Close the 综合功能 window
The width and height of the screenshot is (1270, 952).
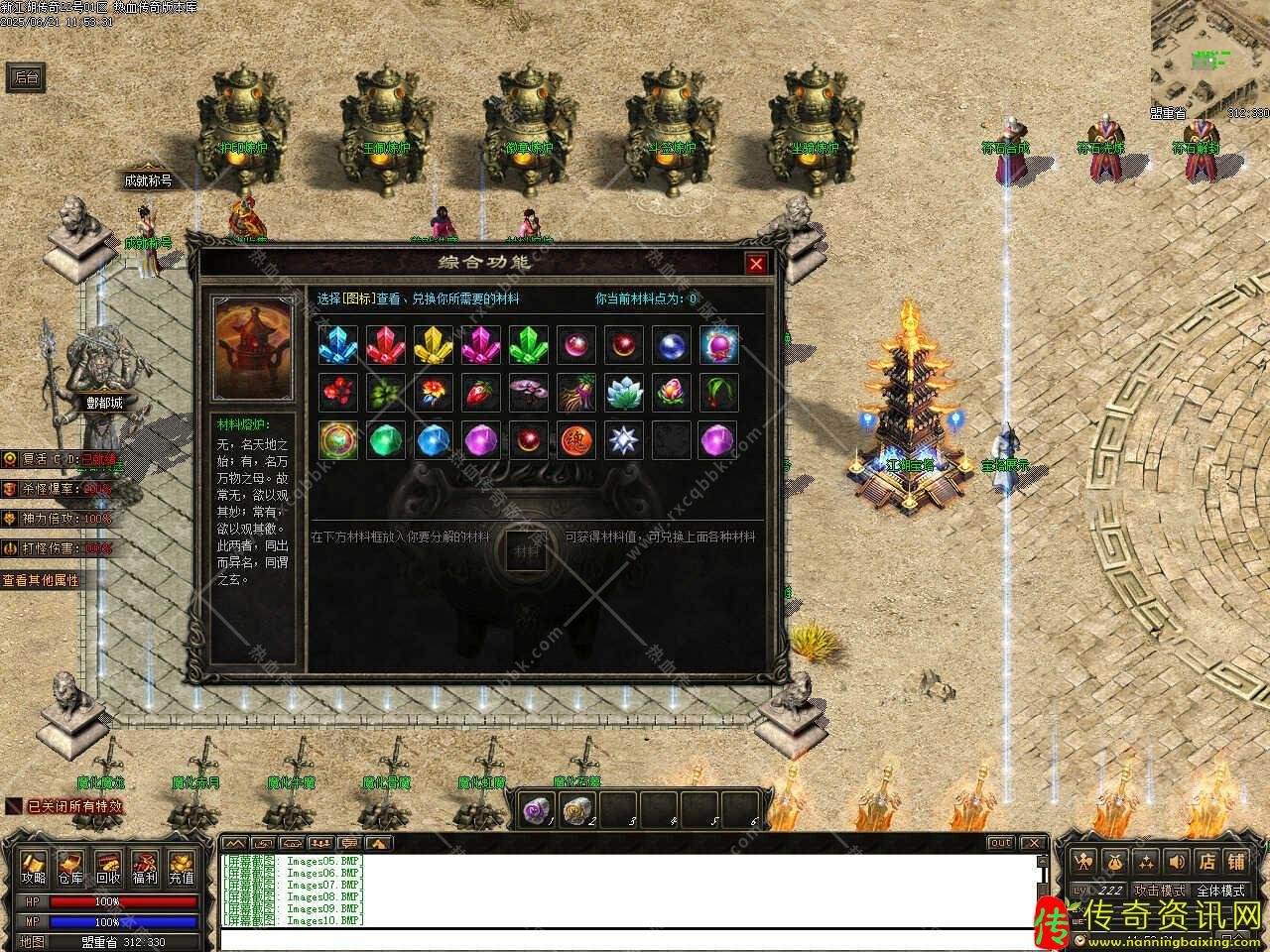[756, 263]
